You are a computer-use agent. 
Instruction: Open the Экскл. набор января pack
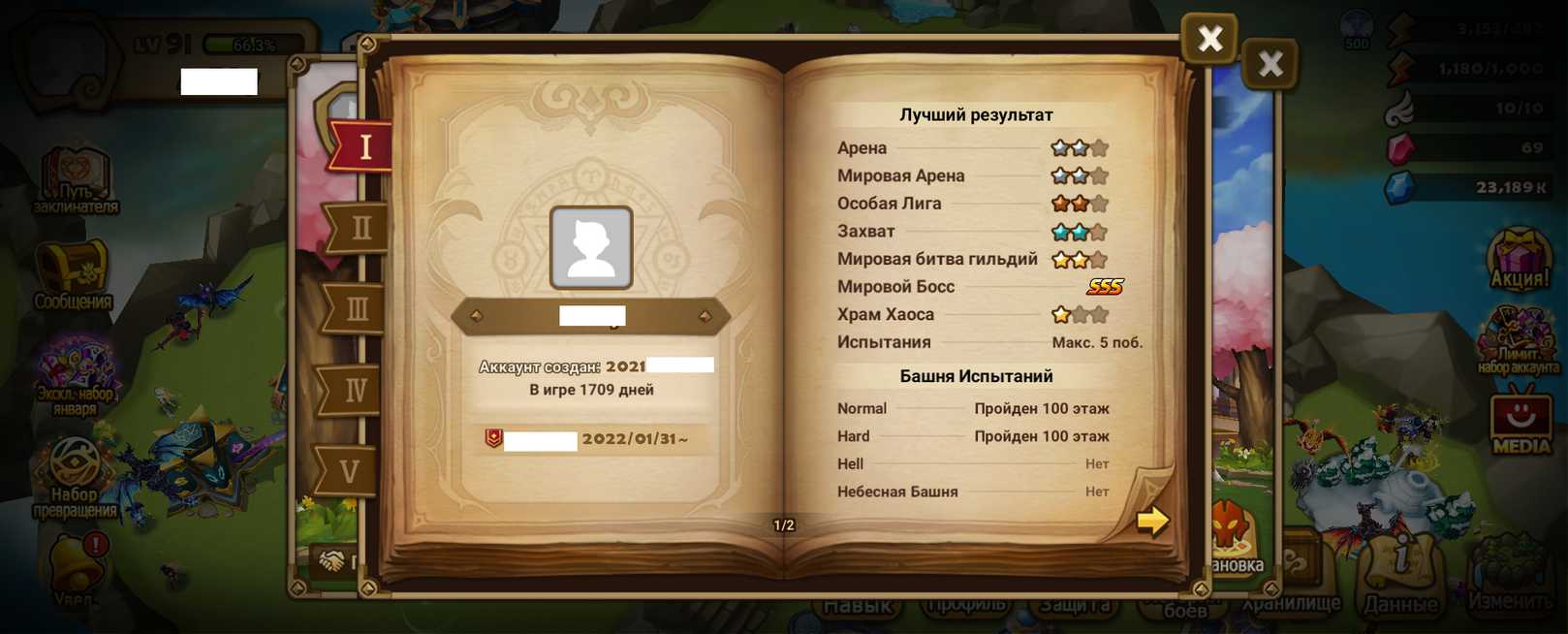click(x=75, y=375)
